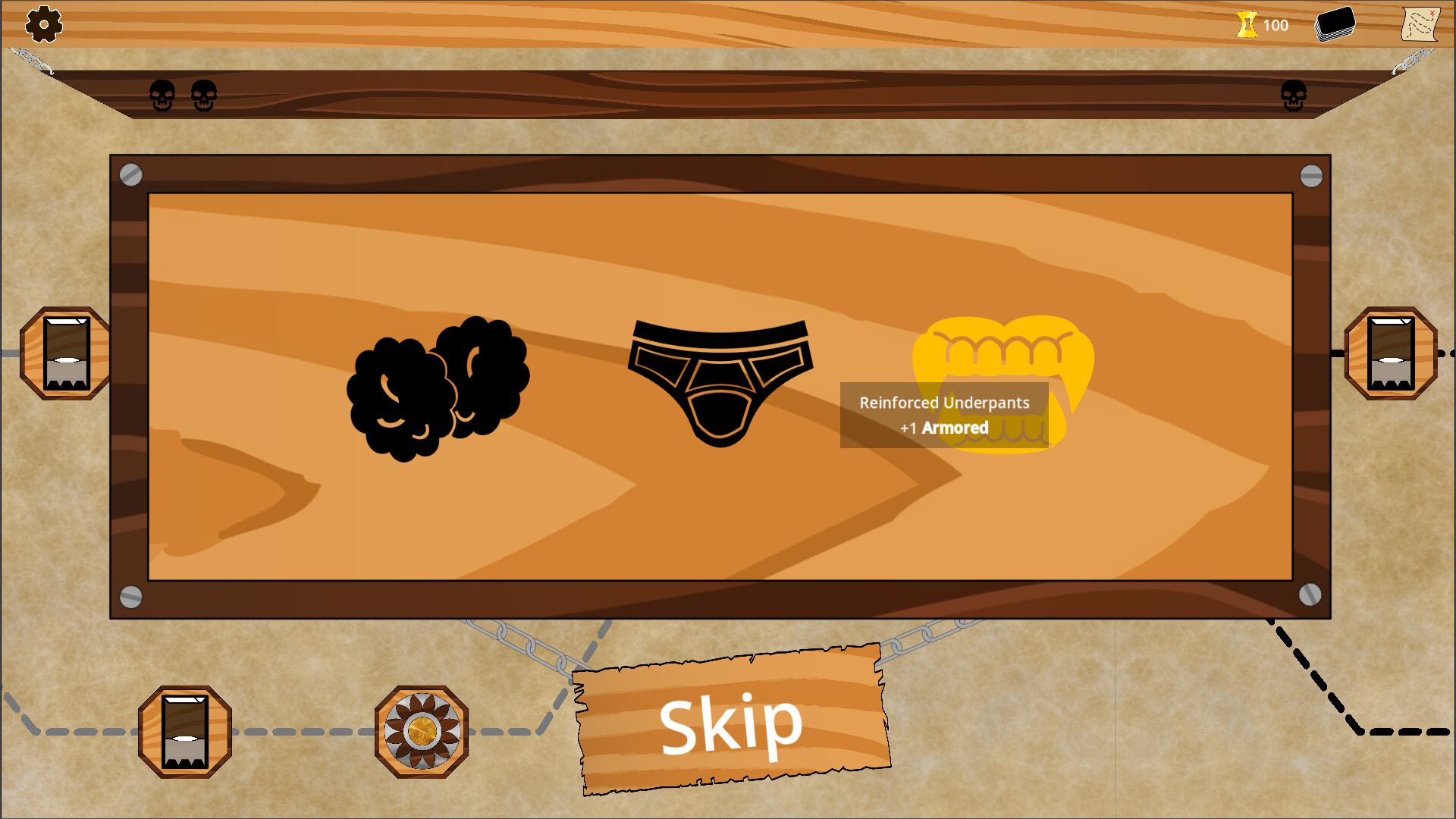1456x819 pixels.
Task: Click the hourglass currency icon
Action: tap(1246, 24)
